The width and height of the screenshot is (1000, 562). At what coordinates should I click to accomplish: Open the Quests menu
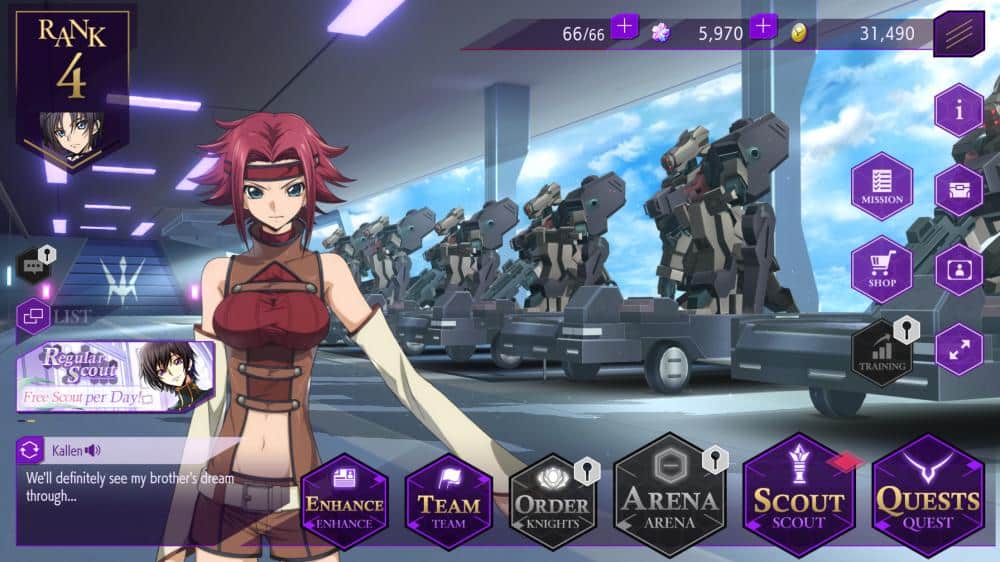[x=928, y=496]
